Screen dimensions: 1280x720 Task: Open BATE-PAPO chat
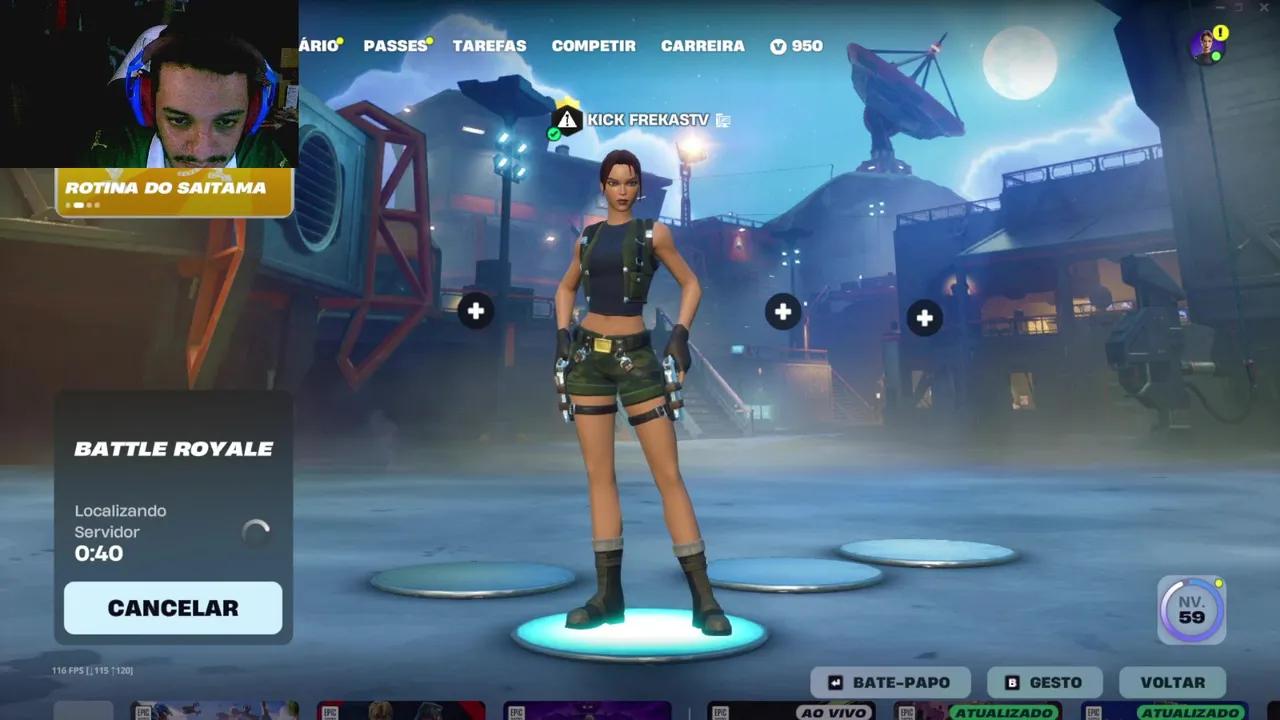coord(889,682)
